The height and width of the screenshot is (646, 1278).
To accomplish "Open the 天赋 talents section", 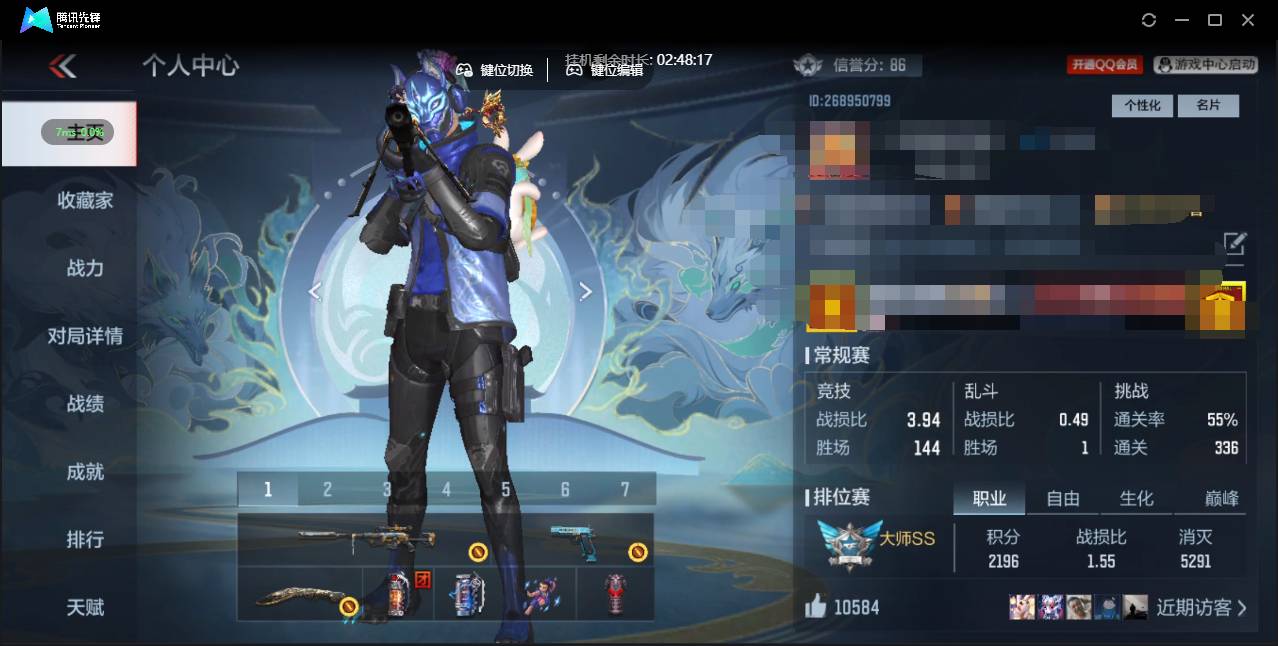I will pyautogui.click(x=85, y=607).
